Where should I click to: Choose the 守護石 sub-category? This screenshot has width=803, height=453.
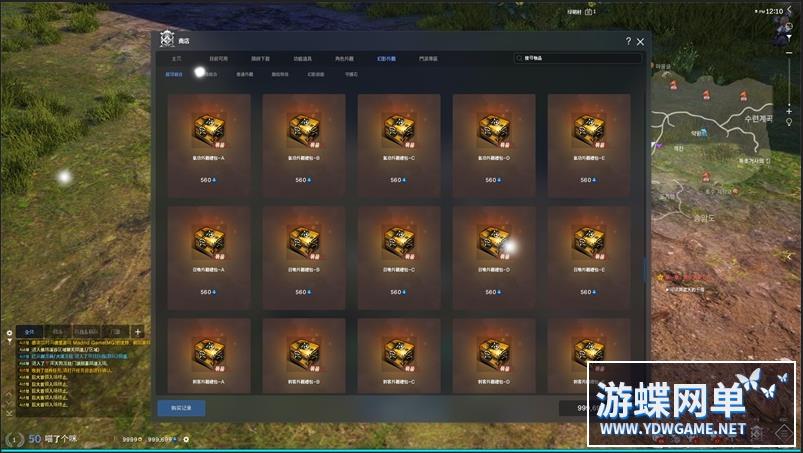[350, 74]
